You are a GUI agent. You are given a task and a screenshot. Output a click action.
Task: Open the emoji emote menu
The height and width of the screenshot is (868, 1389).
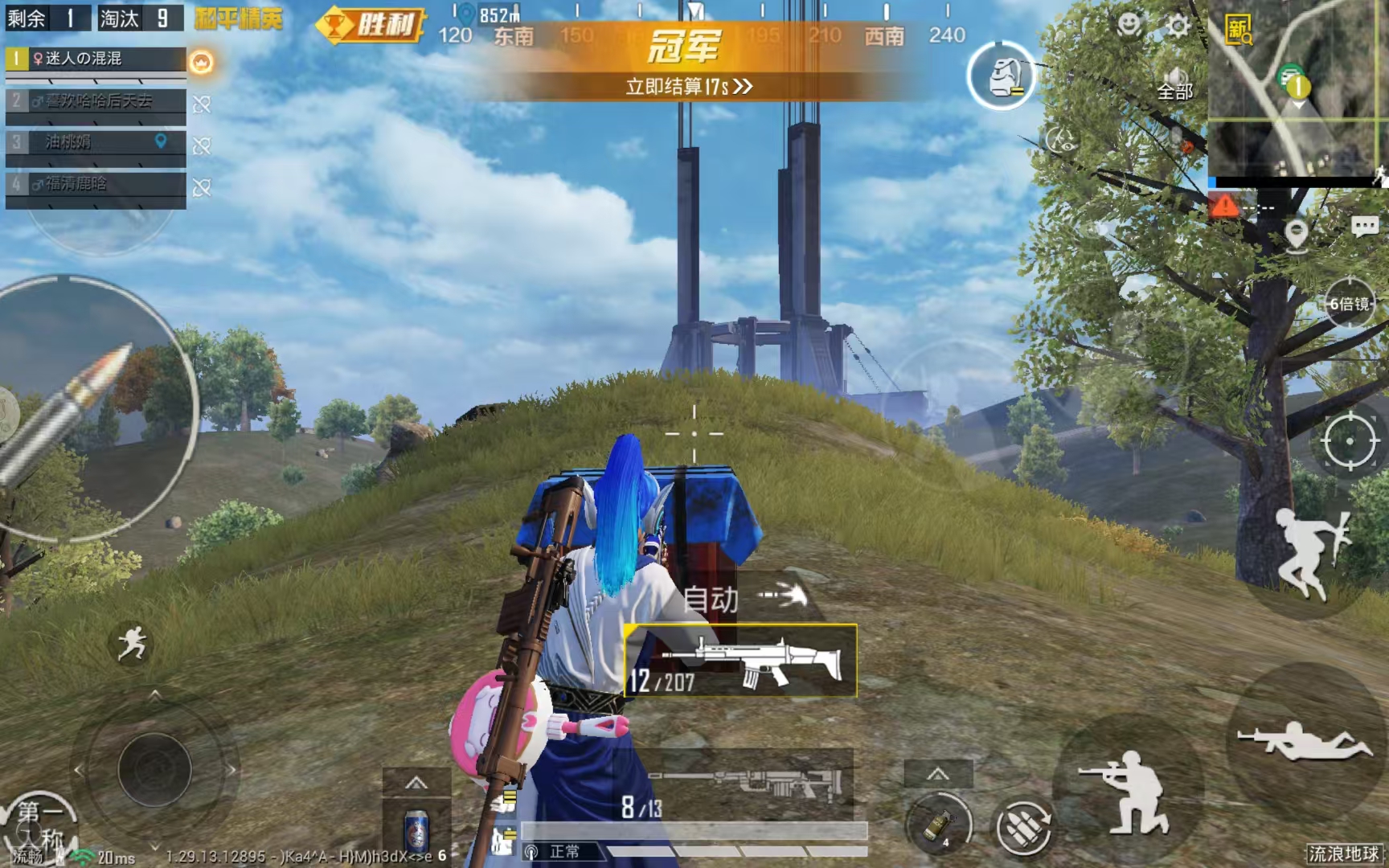pyautogui.click(x=1129, y=25)
